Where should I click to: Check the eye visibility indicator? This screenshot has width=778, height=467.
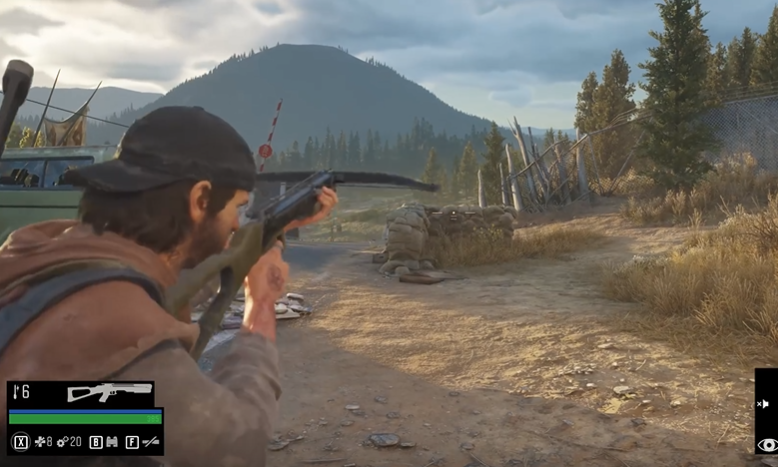point(766,444)
